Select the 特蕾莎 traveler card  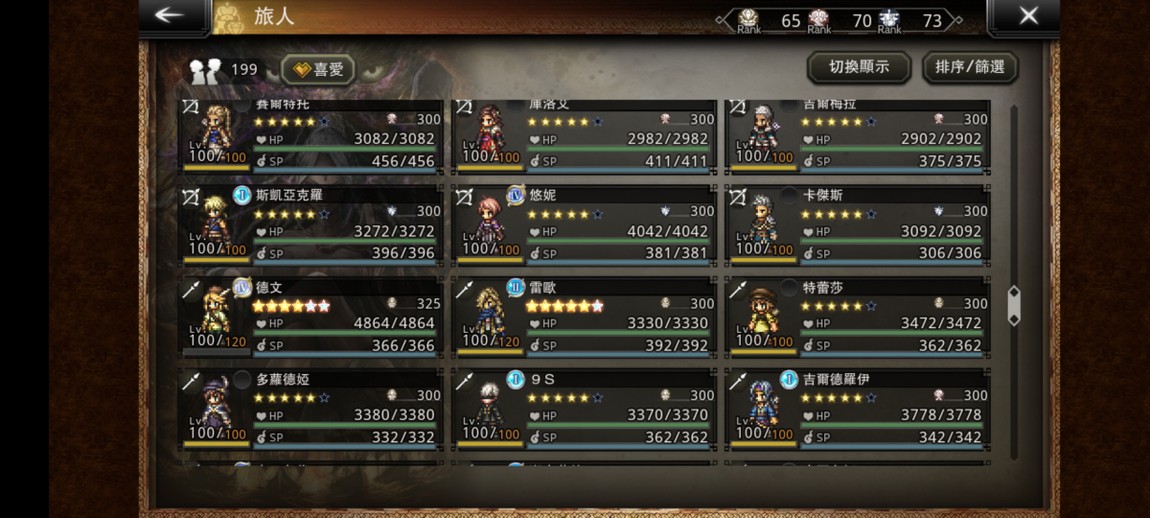click(857, 316)
